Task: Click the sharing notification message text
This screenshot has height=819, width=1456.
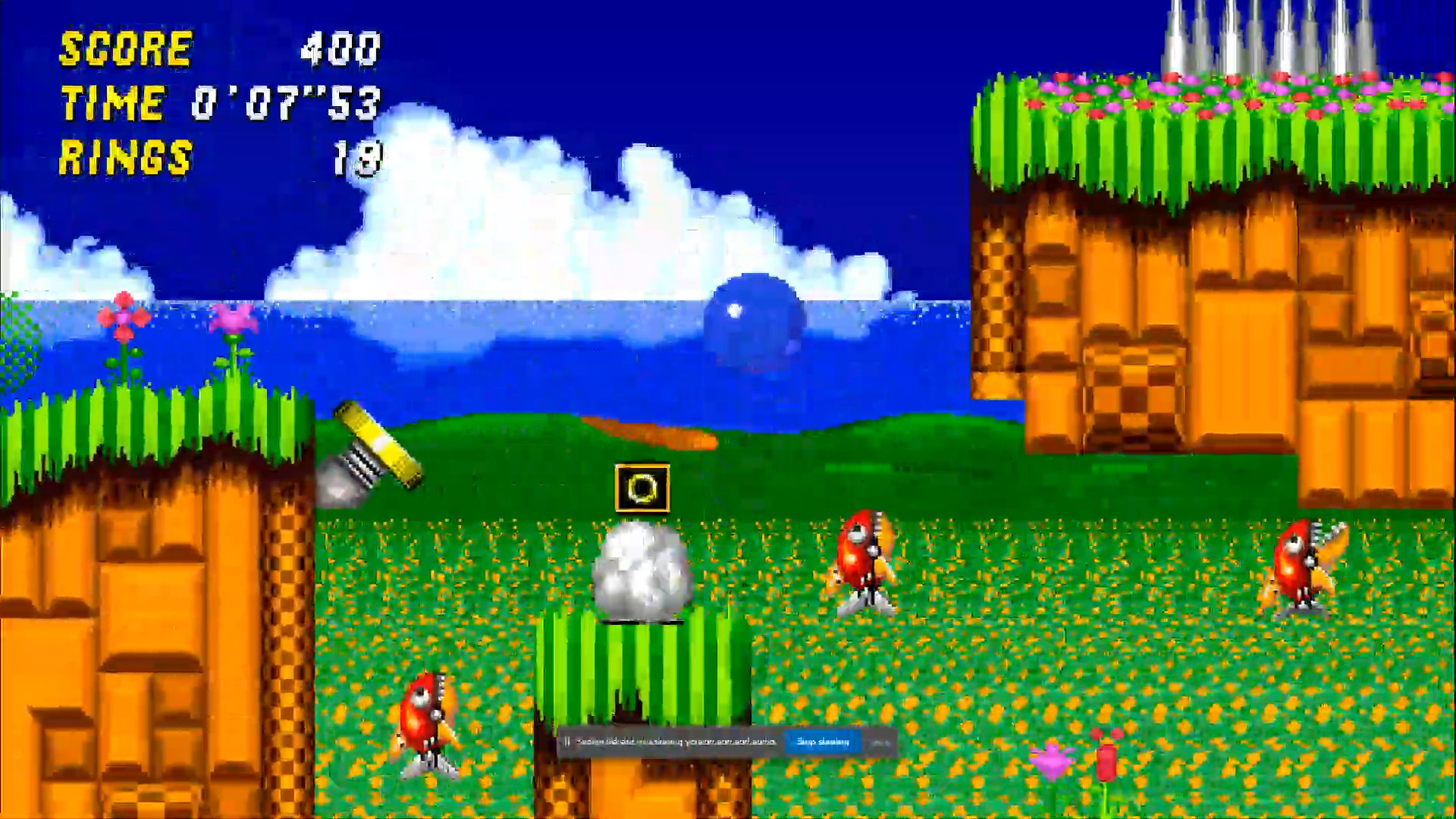Action: pos(675,742)
